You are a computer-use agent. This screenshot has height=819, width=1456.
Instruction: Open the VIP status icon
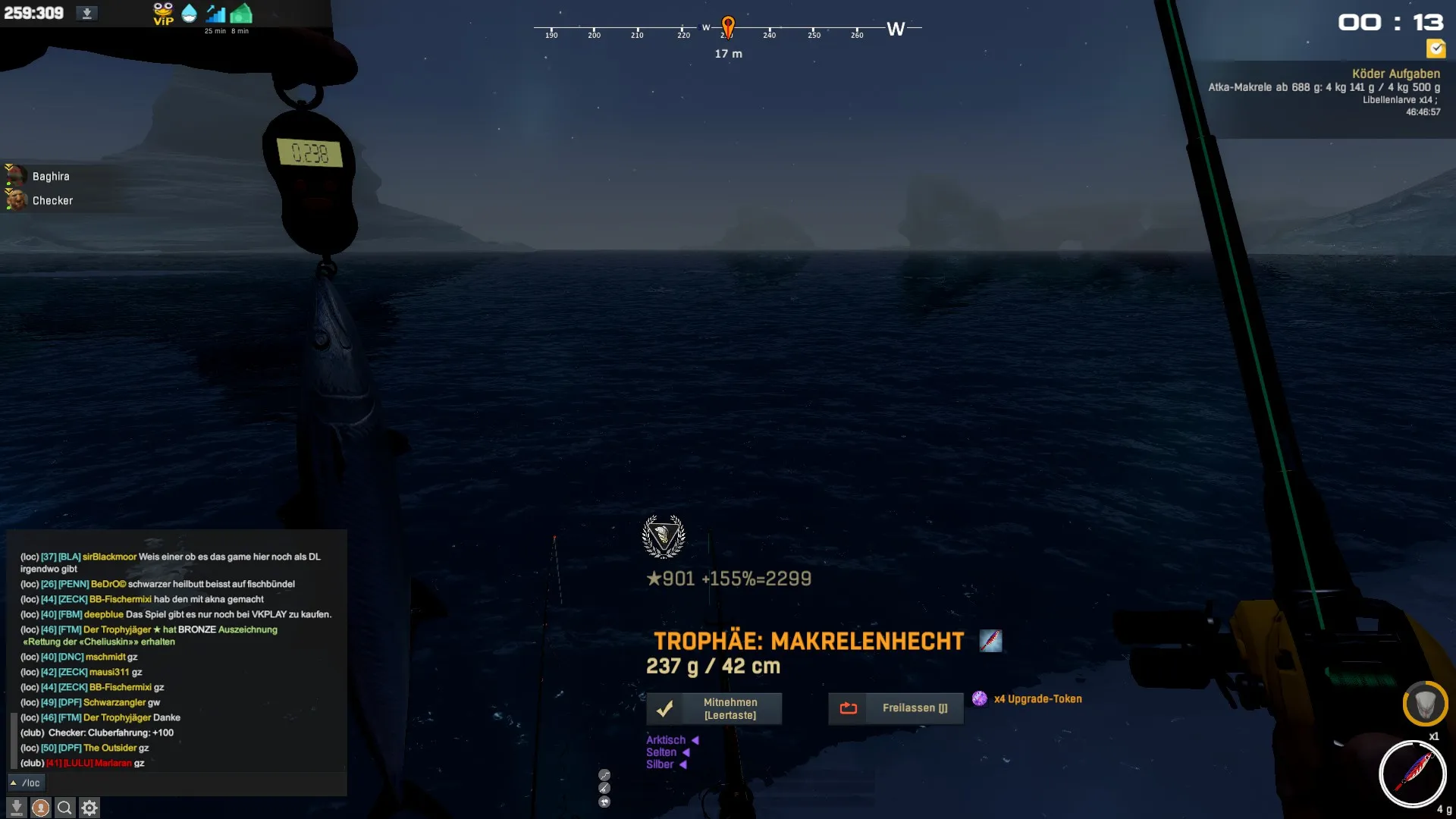coord(163,14)
